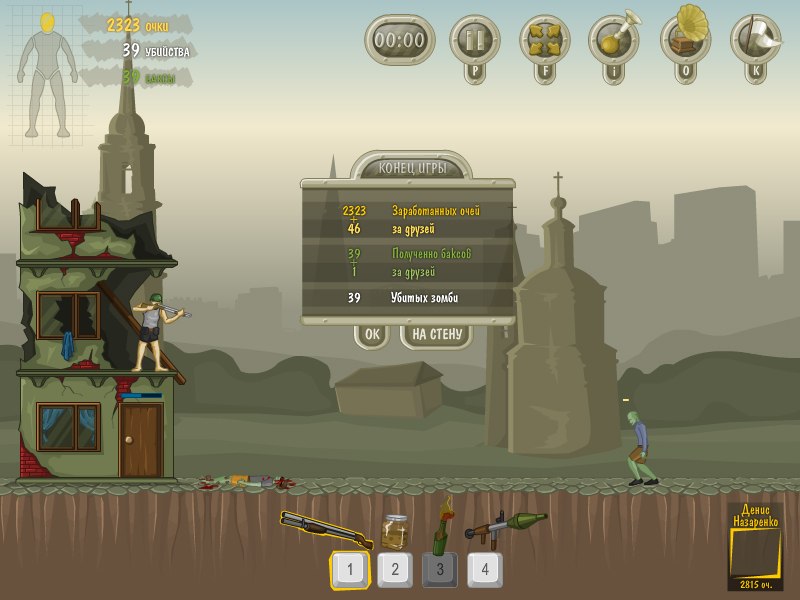Screen dimensions: 800x600
Task: Click the НА СТЕНУ button
Action: (x=436, y=335)
